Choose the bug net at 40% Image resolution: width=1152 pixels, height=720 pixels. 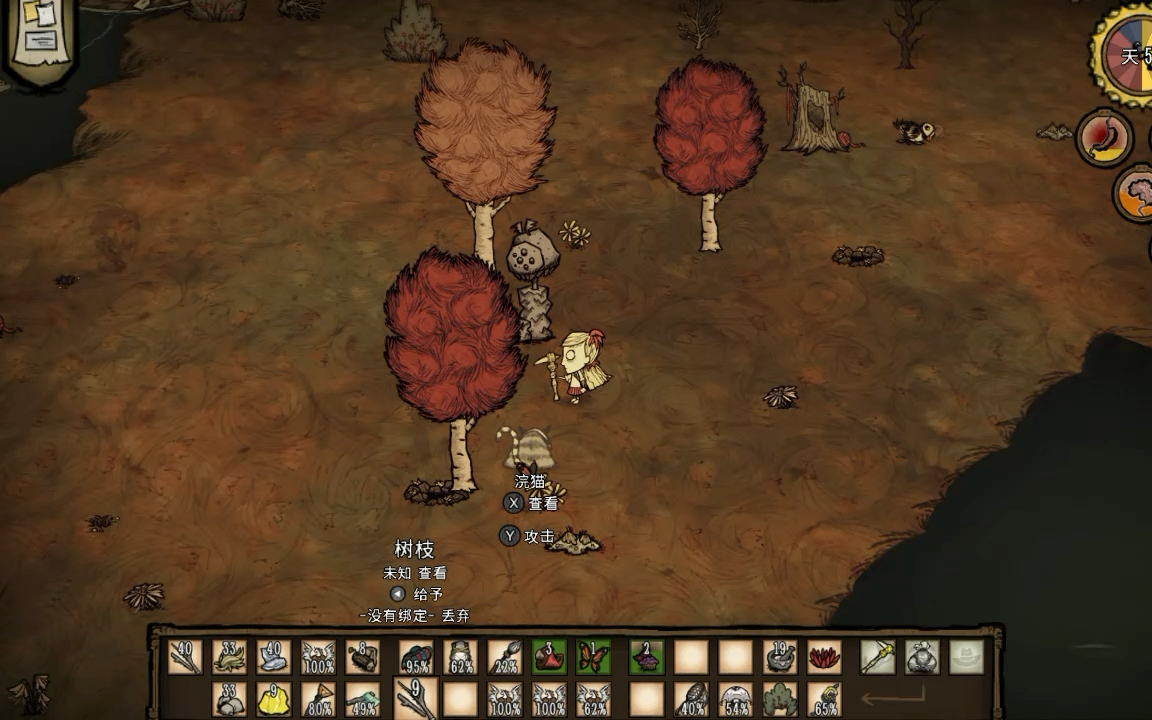(692, 698)
